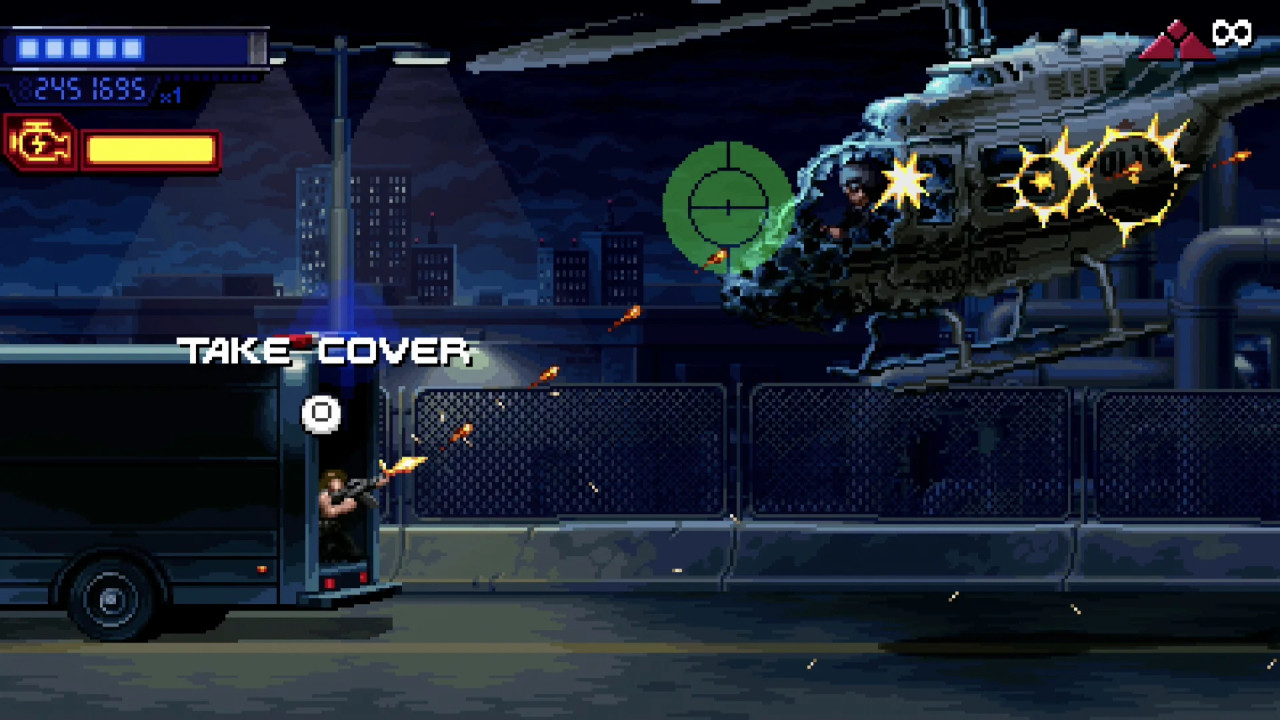Select the red triangular weapon icon

pos(1177,42)
